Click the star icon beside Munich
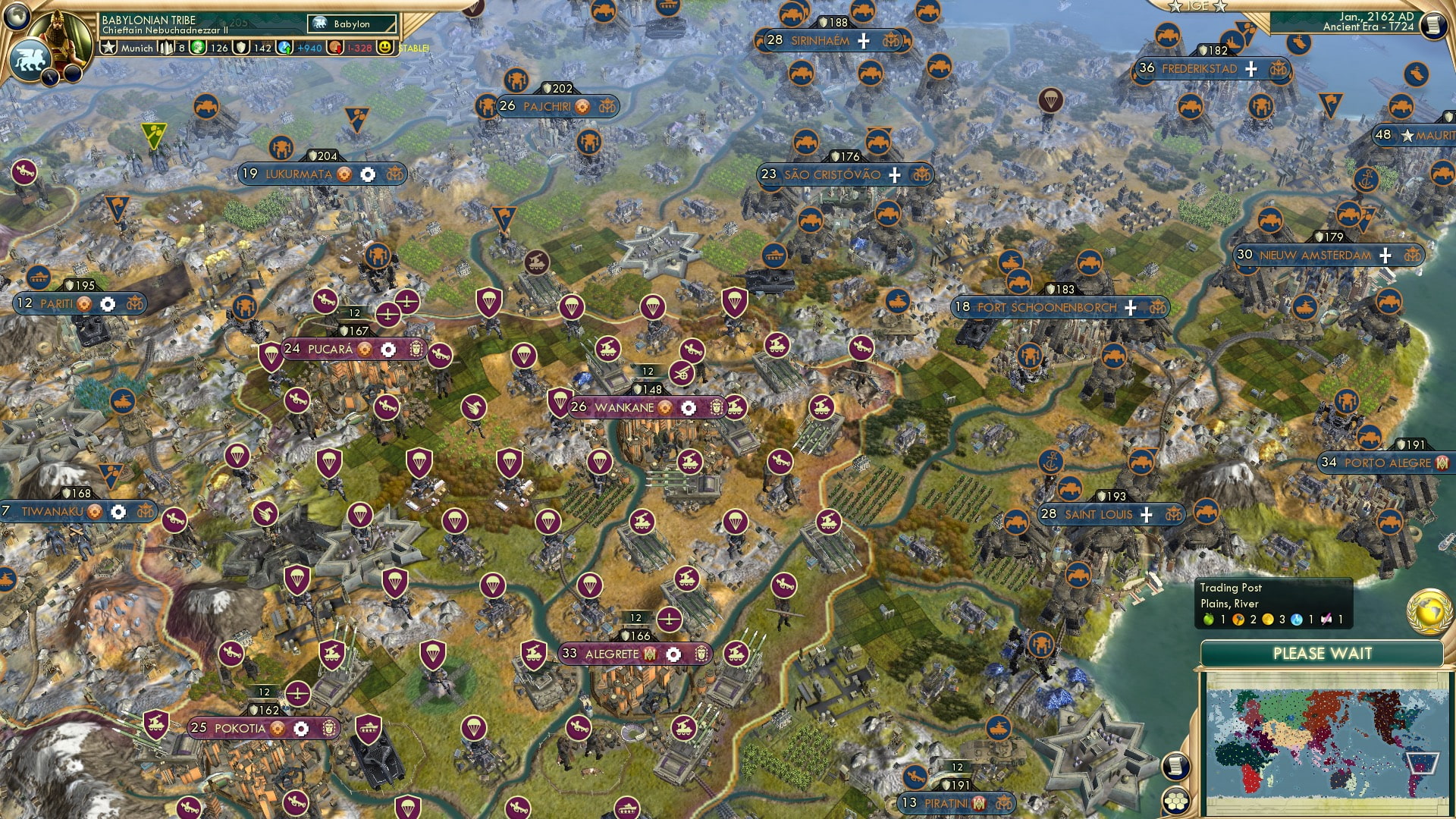The height and width of the screenshot is (819, 1456). (108, 48)
